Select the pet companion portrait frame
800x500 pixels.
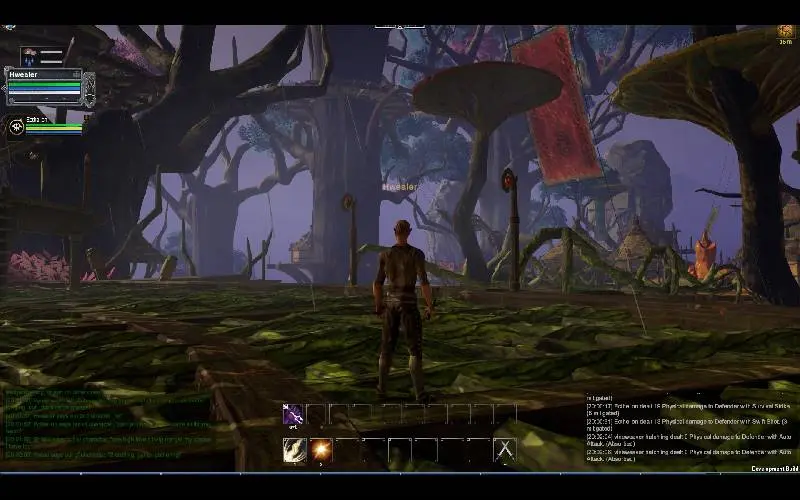[17, 126]
